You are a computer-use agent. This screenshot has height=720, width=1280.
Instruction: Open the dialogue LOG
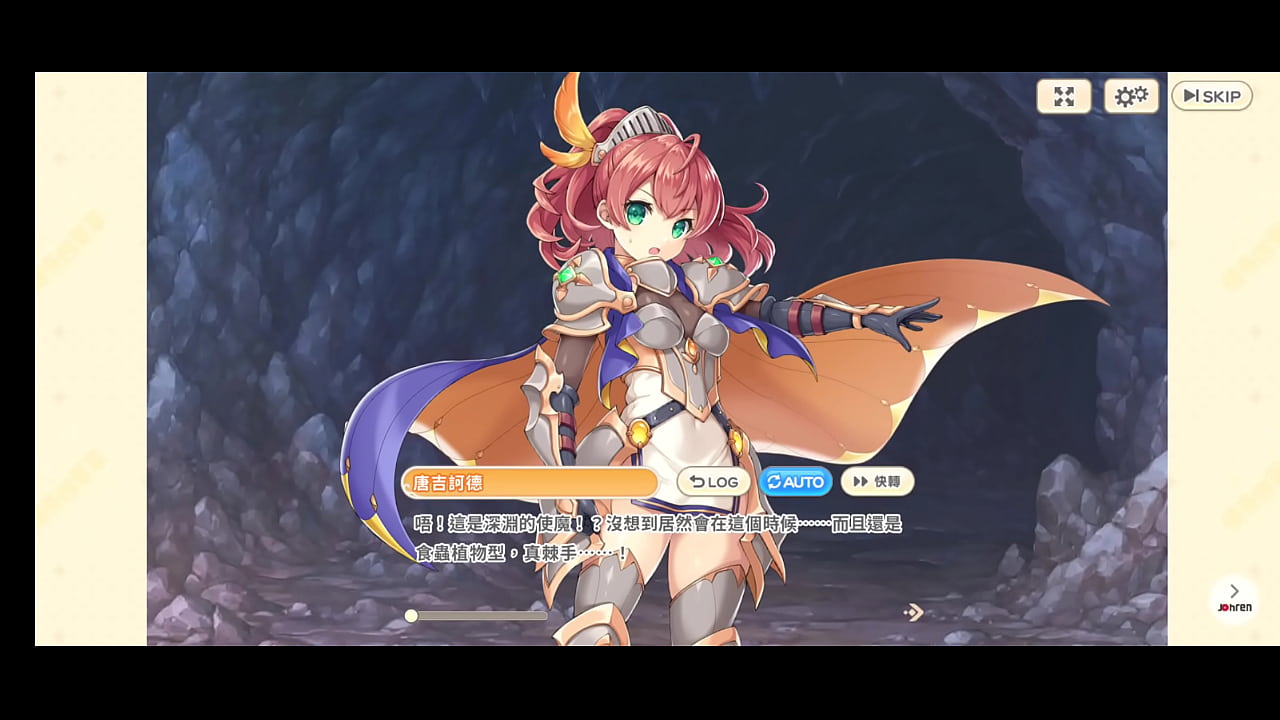tap(714, 482)
